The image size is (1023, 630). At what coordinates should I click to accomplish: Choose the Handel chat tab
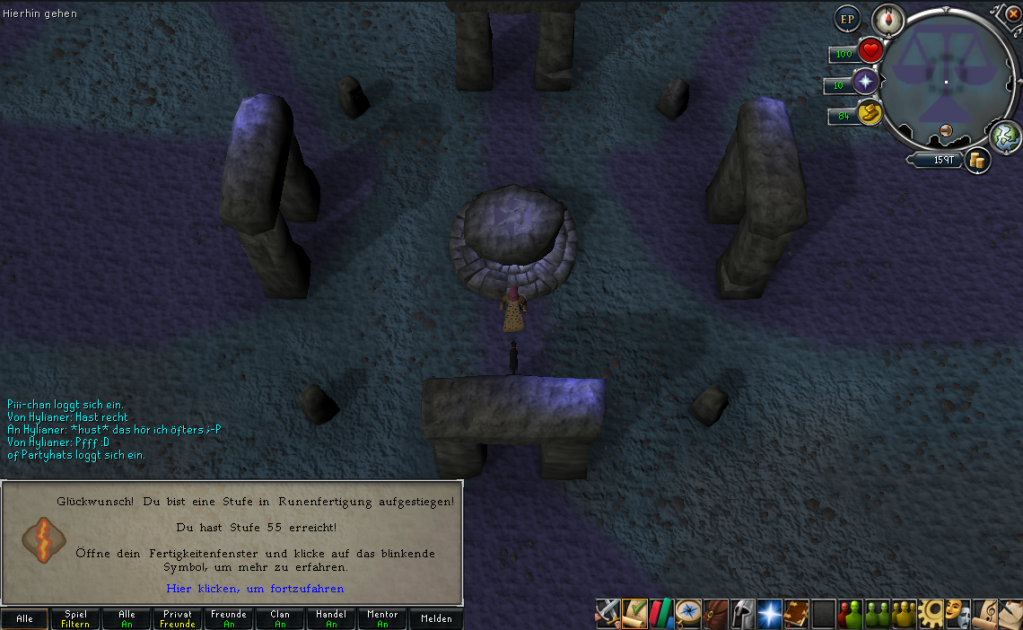point(331,619)
